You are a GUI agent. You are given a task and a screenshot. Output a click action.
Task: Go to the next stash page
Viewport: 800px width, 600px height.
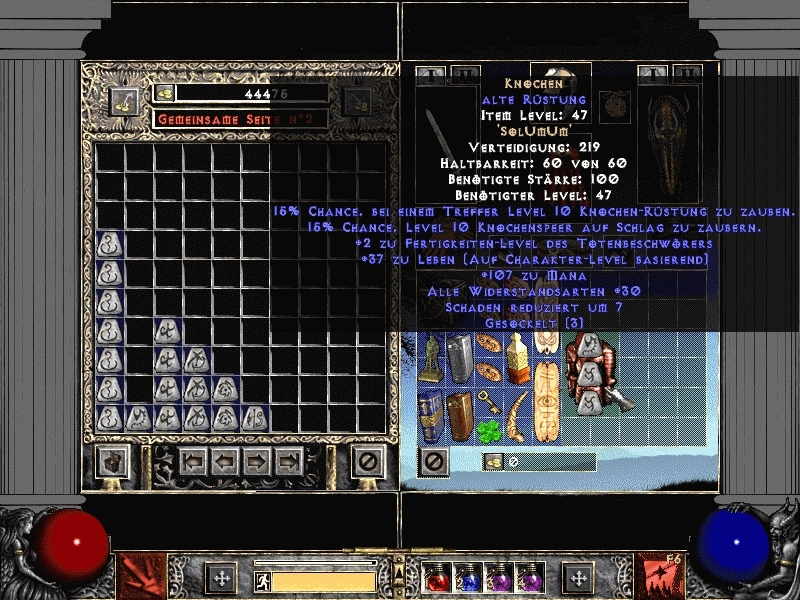257,461
